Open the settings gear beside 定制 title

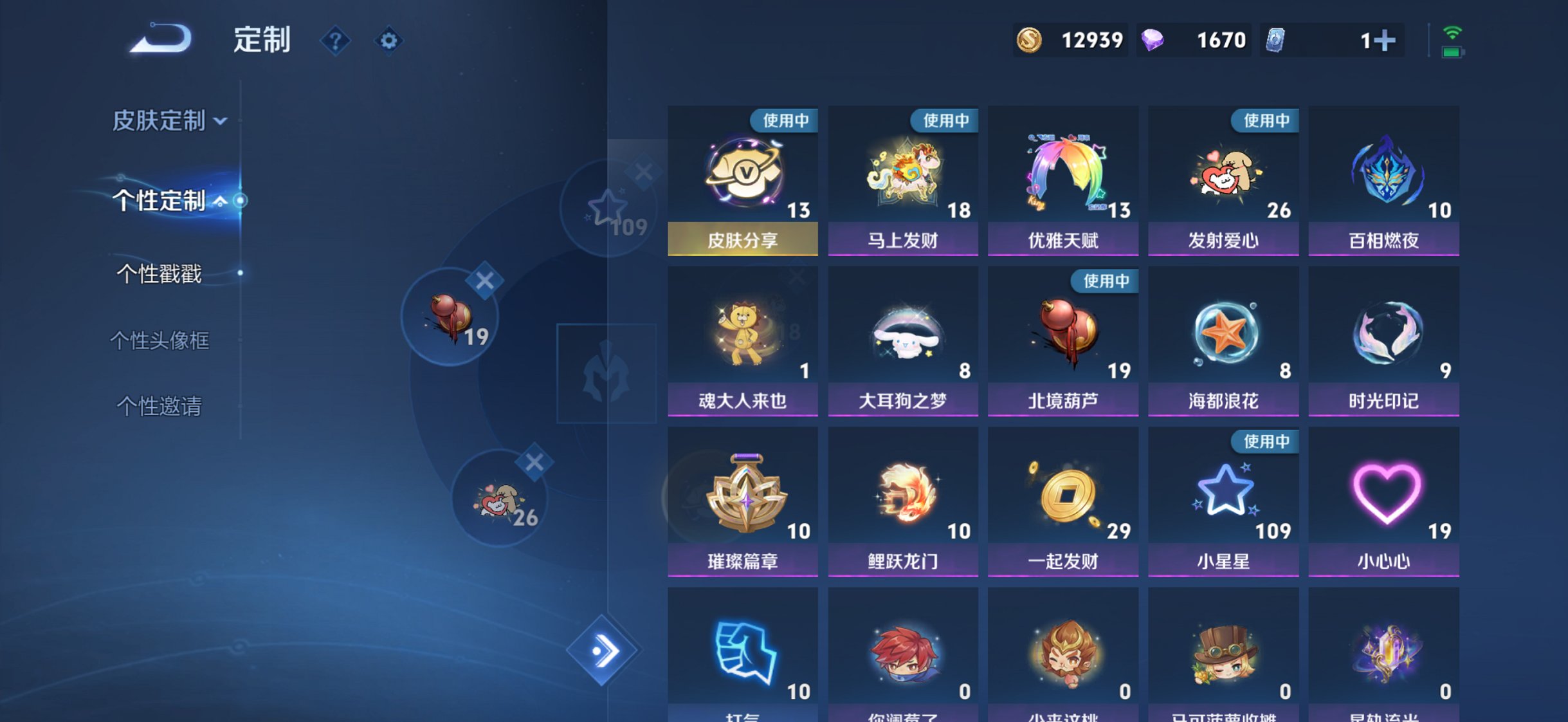click(x=388, y=41)
